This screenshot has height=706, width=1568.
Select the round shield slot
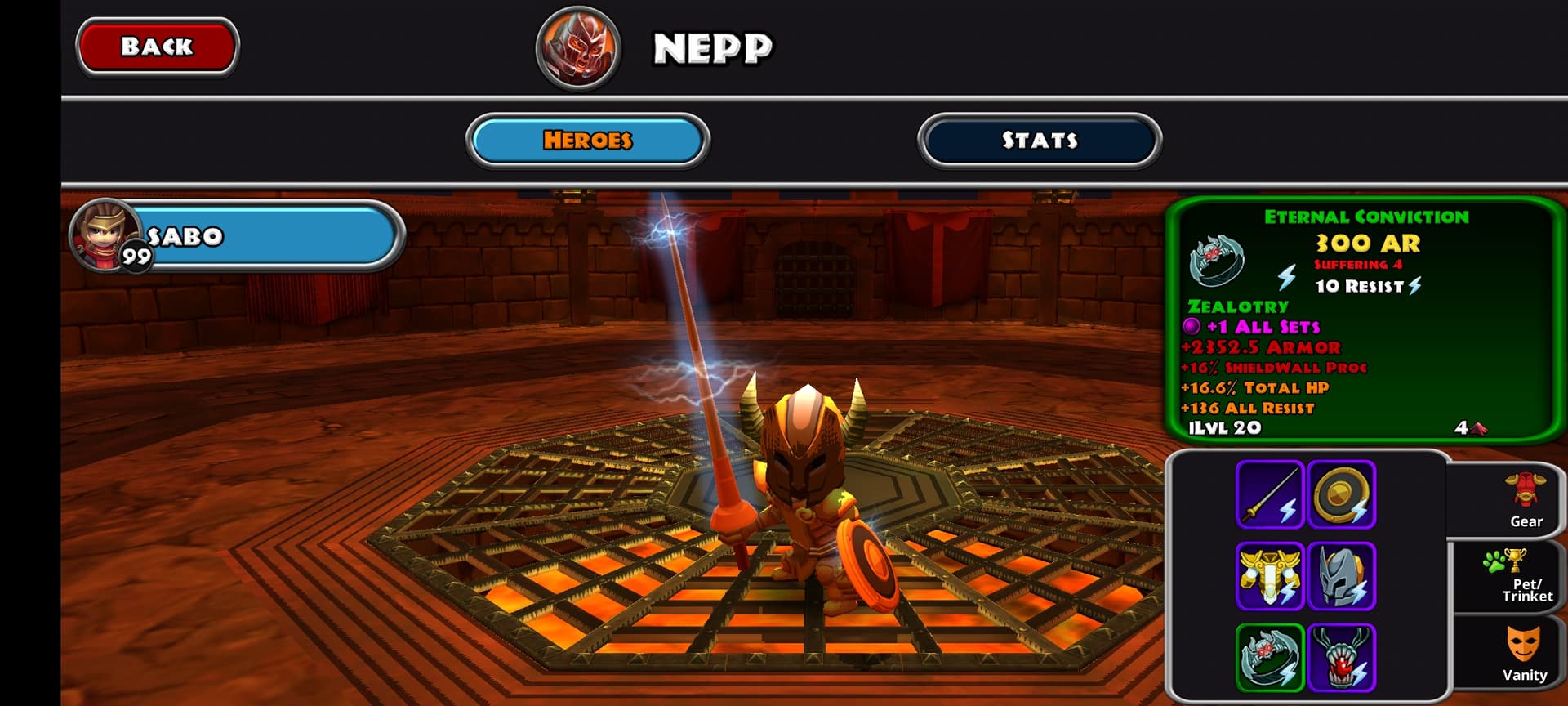[1341, 494]
